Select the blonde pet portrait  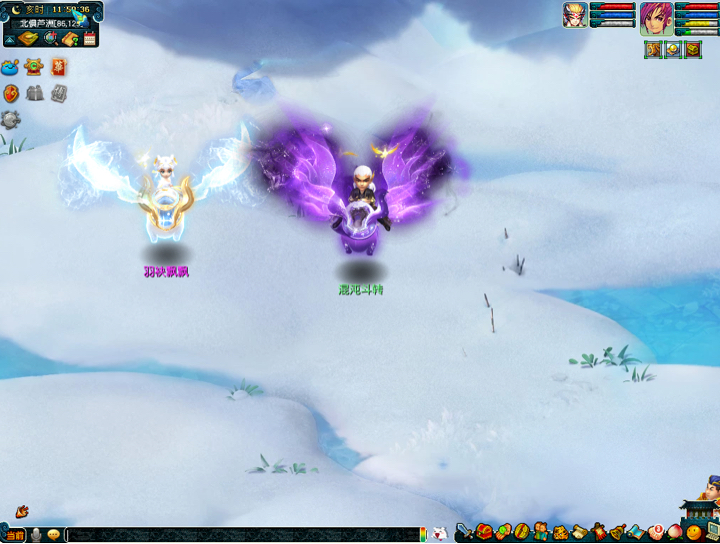[575, 15]
